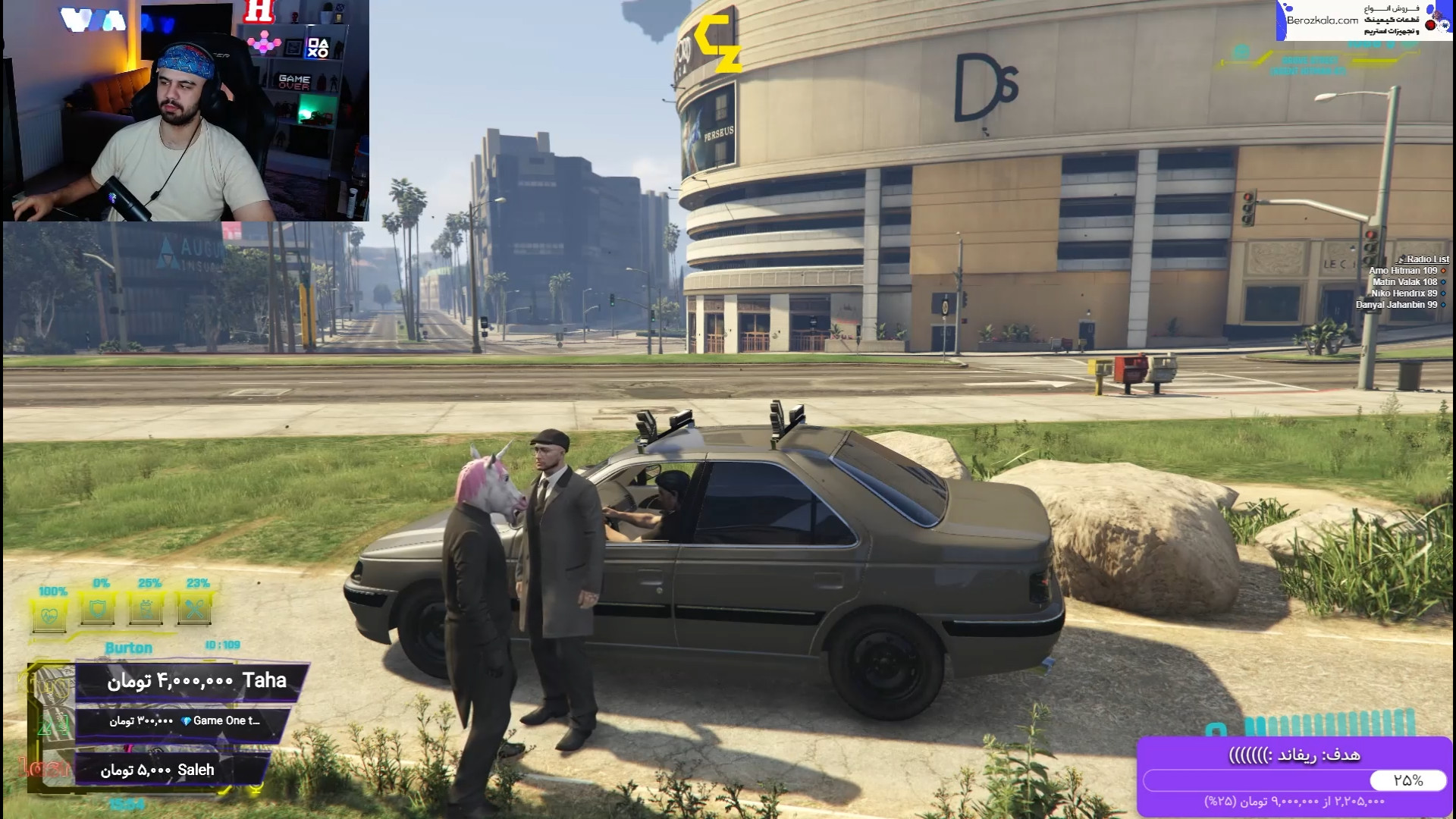Click the drink cup thirst icon
The image size is (1456, 819).
(148, 609)
